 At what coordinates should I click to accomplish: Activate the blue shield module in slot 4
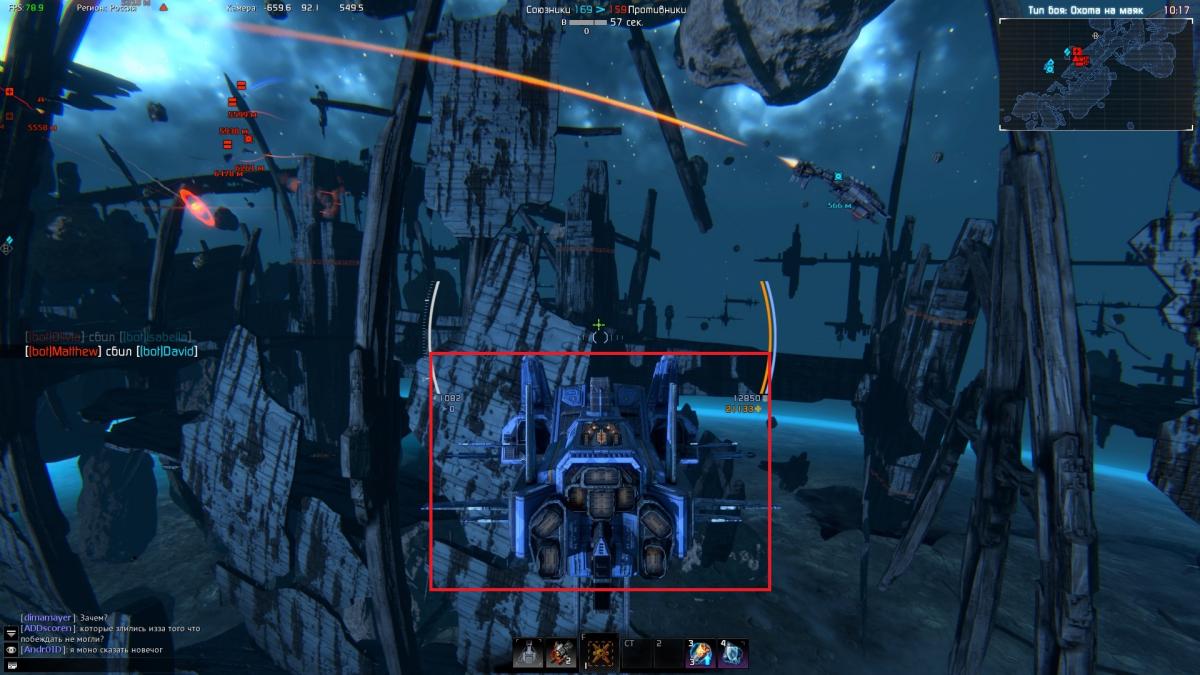point(732,653)
